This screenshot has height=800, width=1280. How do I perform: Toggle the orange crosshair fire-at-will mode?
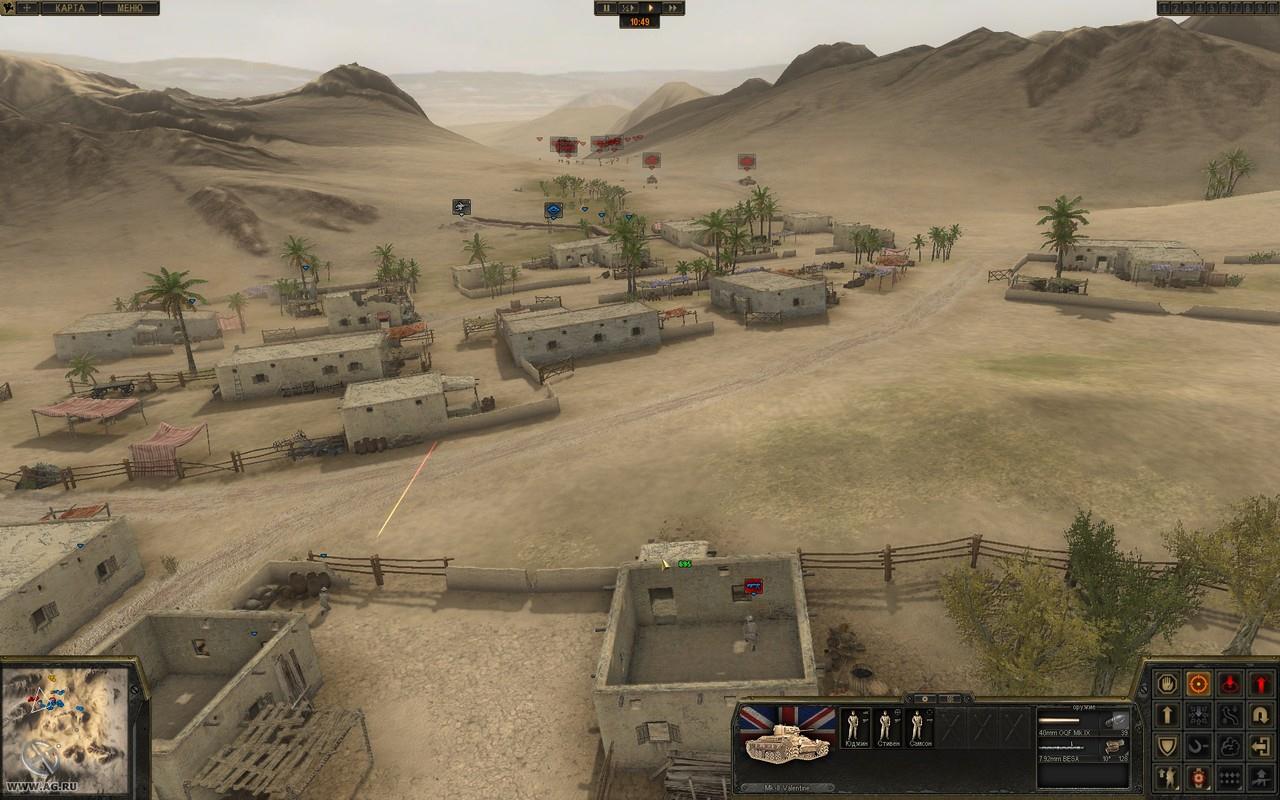click(1198, 683)
